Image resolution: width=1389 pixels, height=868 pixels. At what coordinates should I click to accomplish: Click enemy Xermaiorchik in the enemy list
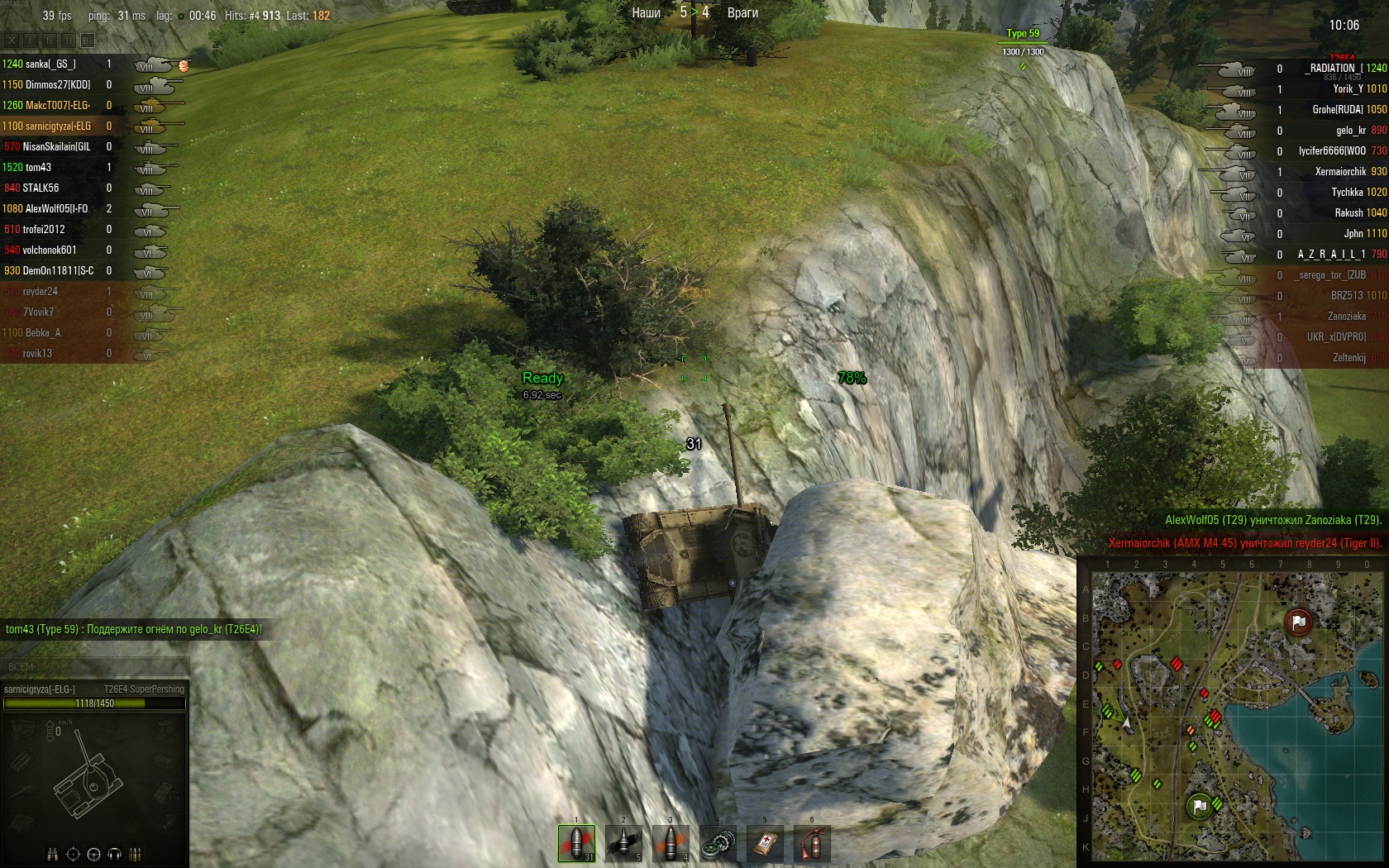point(1340,172)
